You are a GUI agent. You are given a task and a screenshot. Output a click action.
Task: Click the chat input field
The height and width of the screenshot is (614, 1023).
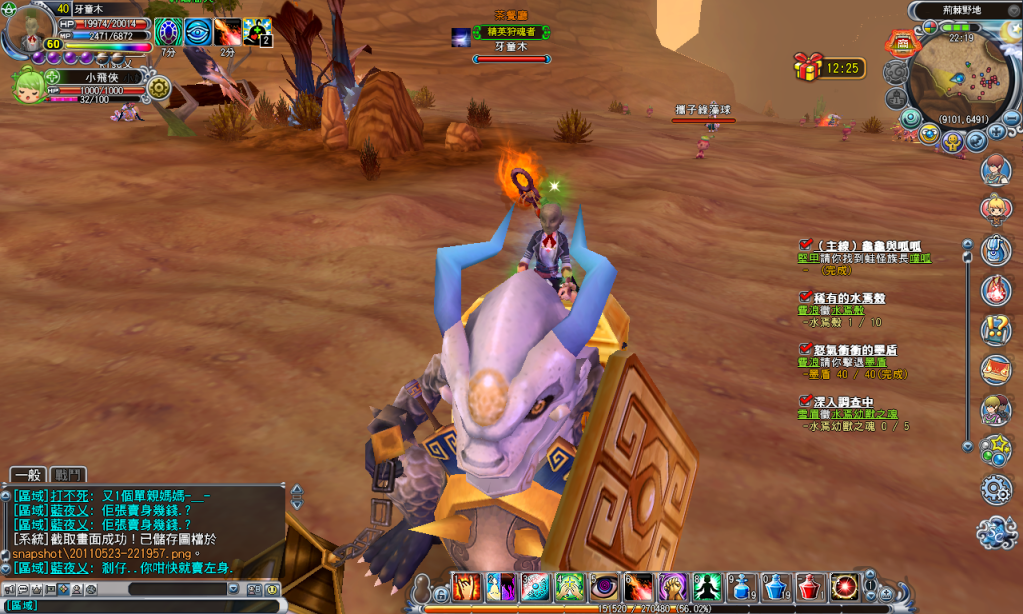tap(140, 605)
